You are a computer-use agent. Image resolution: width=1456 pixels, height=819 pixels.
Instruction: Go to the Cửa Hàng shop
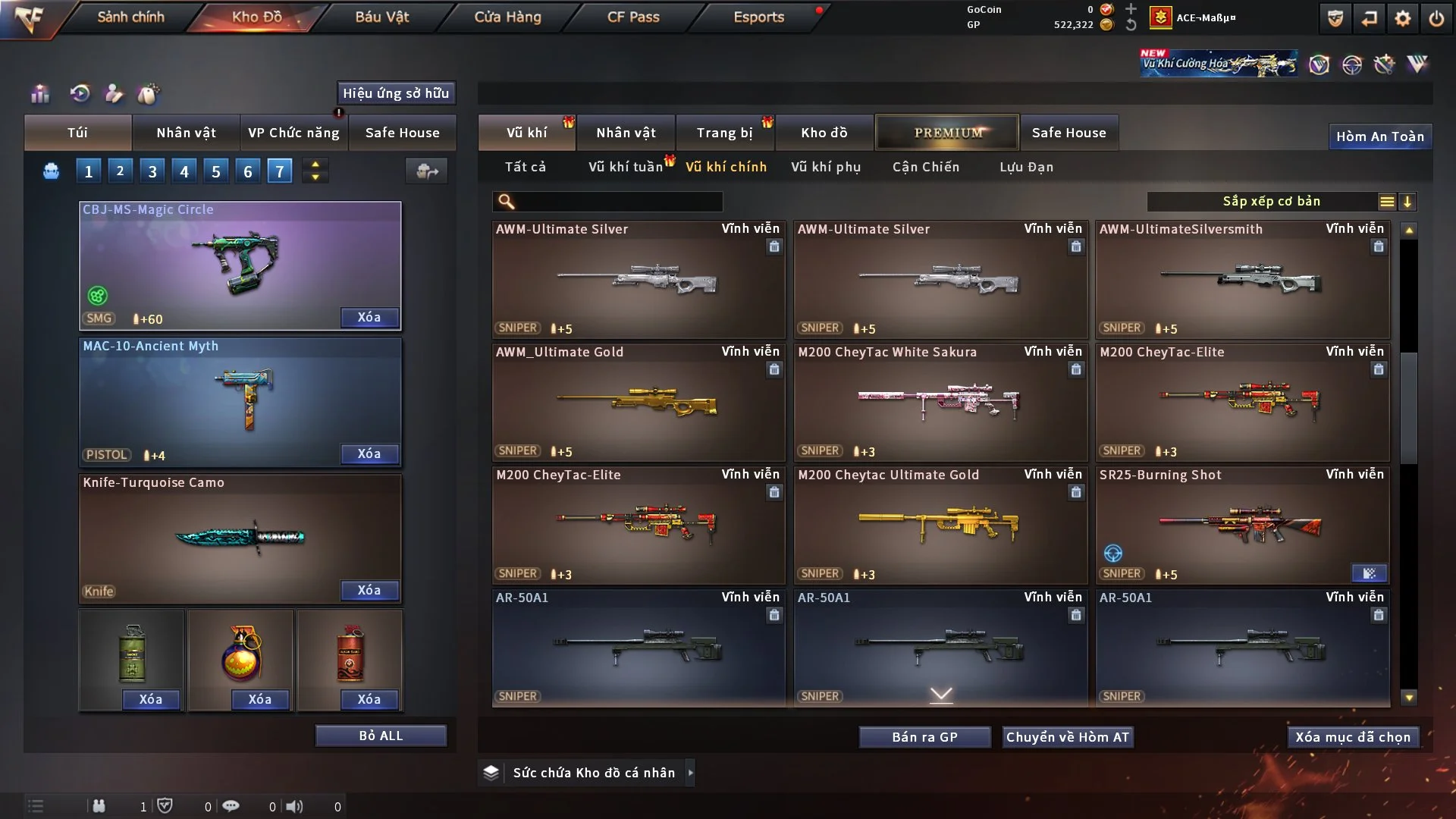(x=507, y=17)
